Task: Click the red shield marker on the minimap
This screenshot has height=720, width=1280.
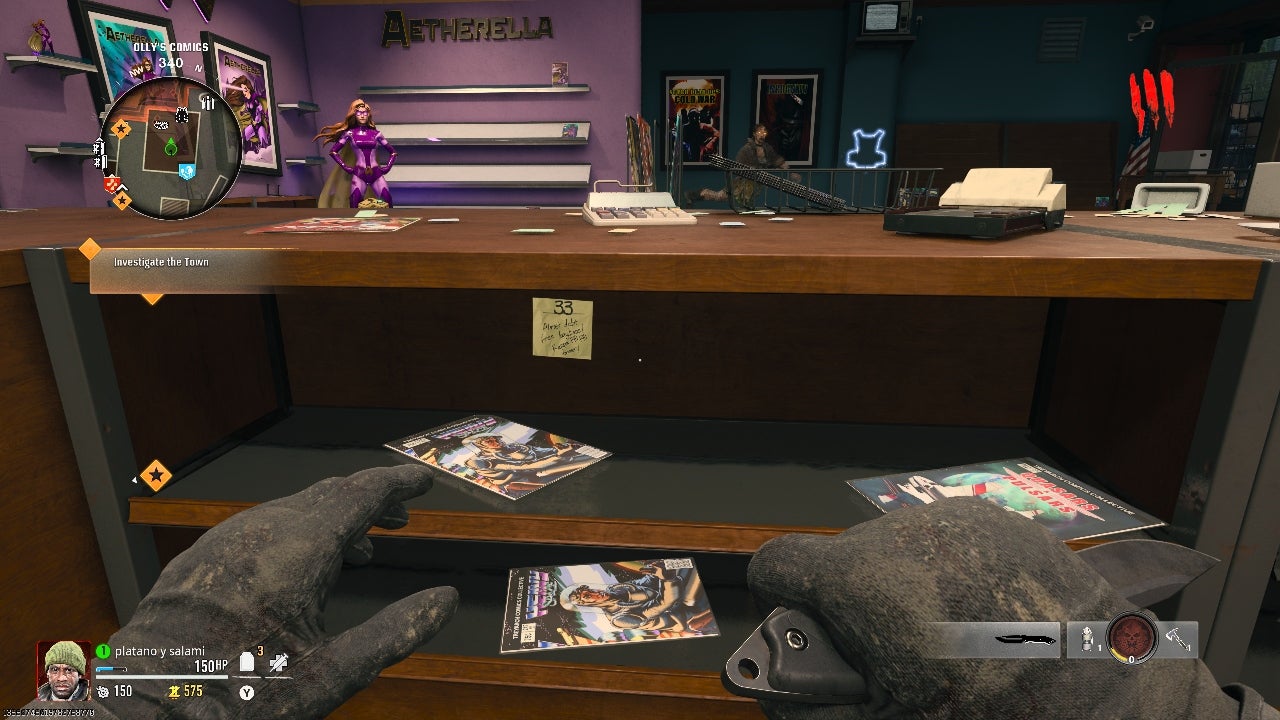Action: 111,181
